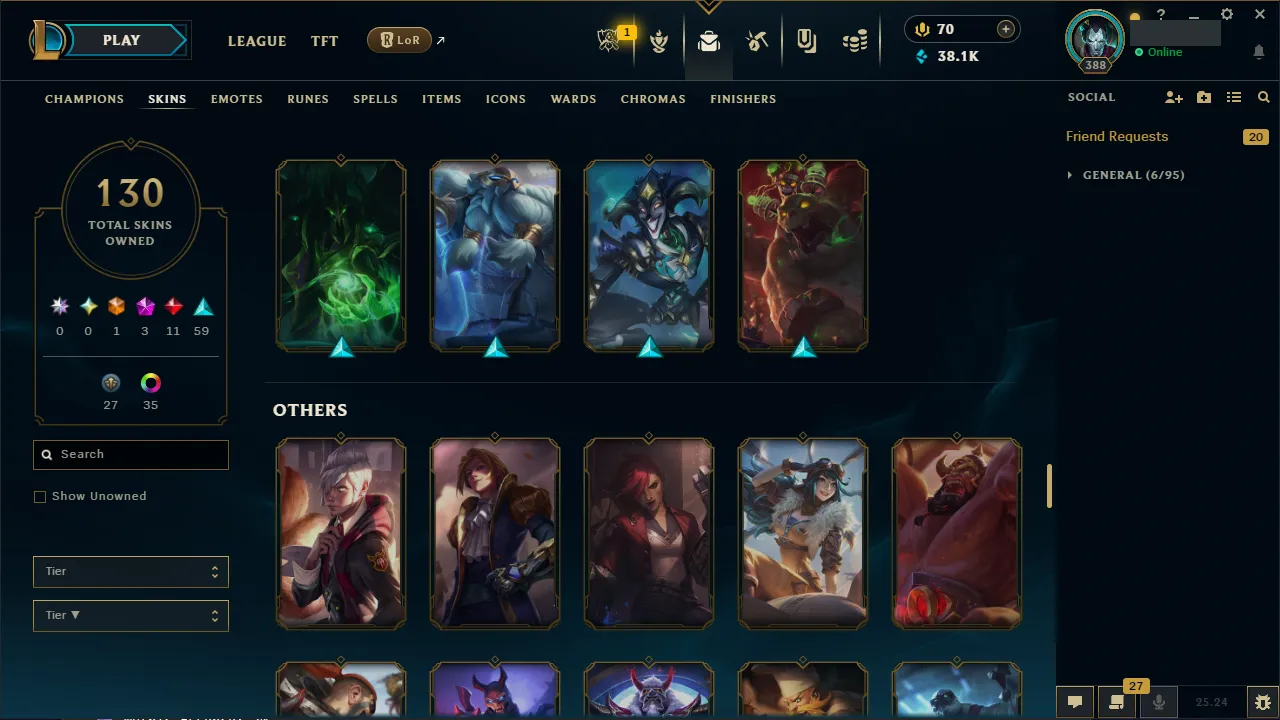The height and width of the screenshot is (720, 1280).
Task: Open Your Shop icon in the navbar
Action: [807, 41]
